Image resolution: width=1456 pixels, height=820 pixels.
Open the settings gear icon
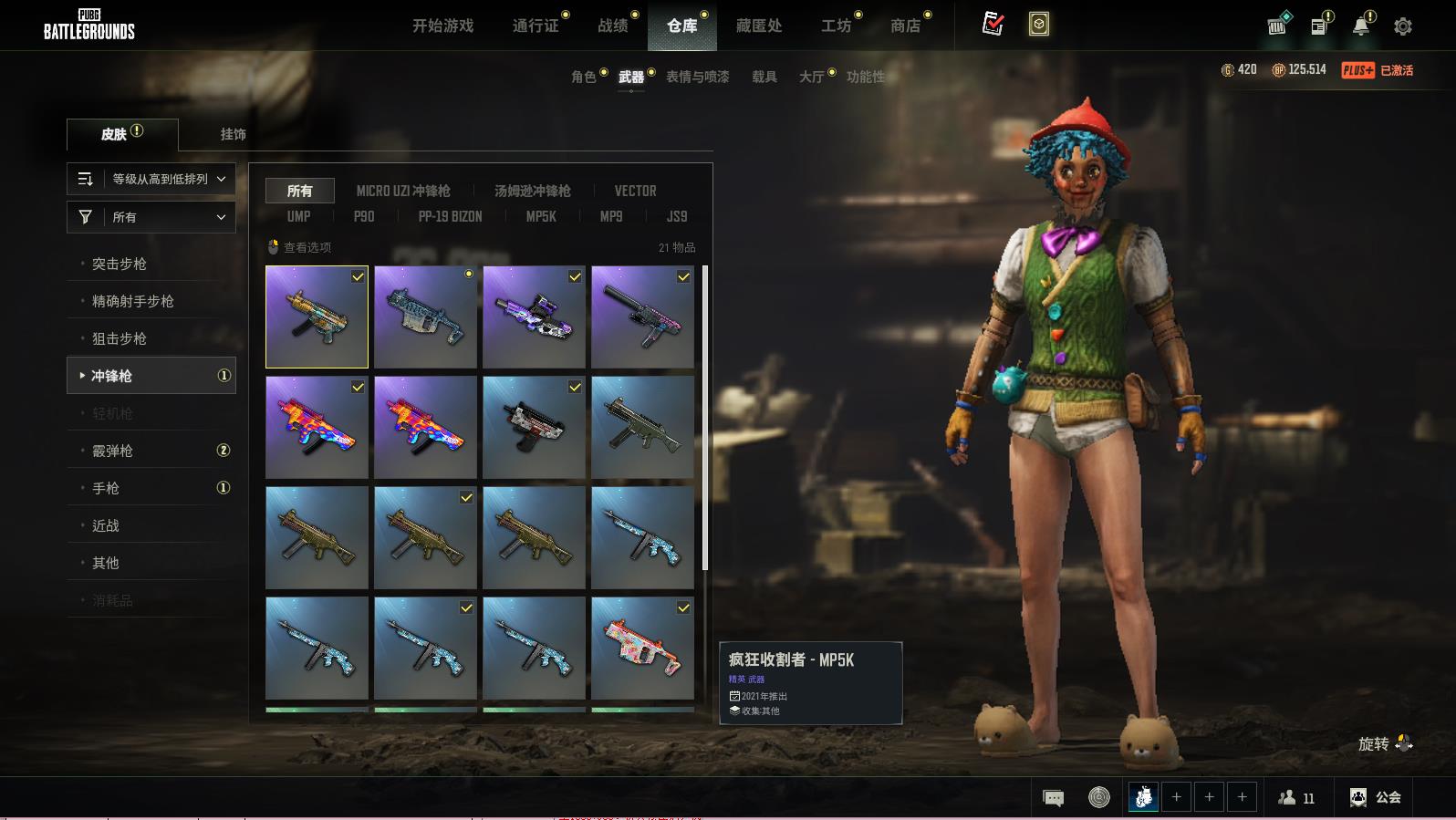[x=1402, y=26]
